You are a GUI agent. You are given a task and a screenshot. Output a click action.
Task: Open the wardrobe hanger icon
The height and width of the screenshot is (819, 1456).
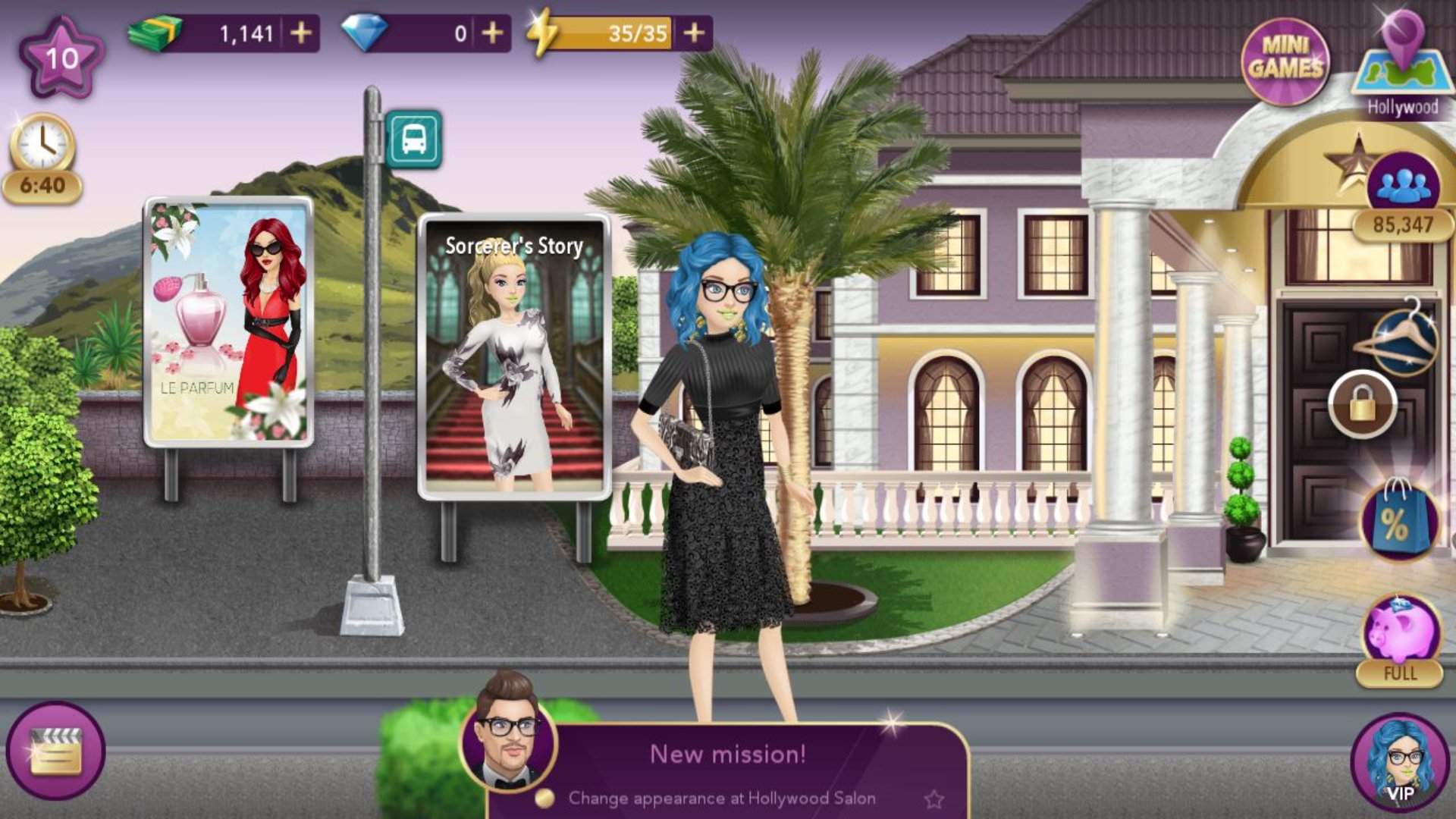tap(1396, 337)
